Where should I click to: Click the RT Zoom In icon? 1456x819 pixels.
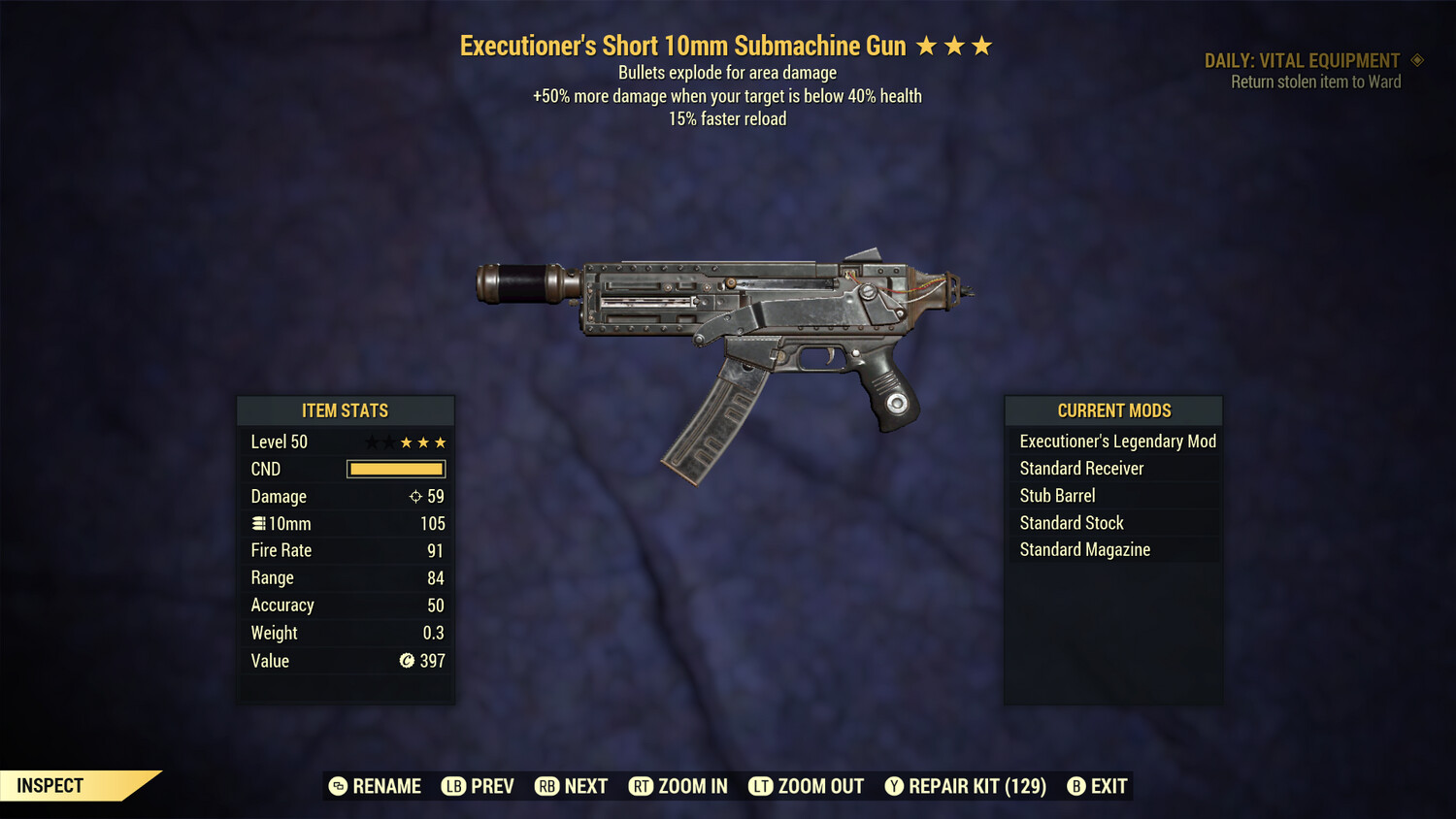tap(642, 786)
